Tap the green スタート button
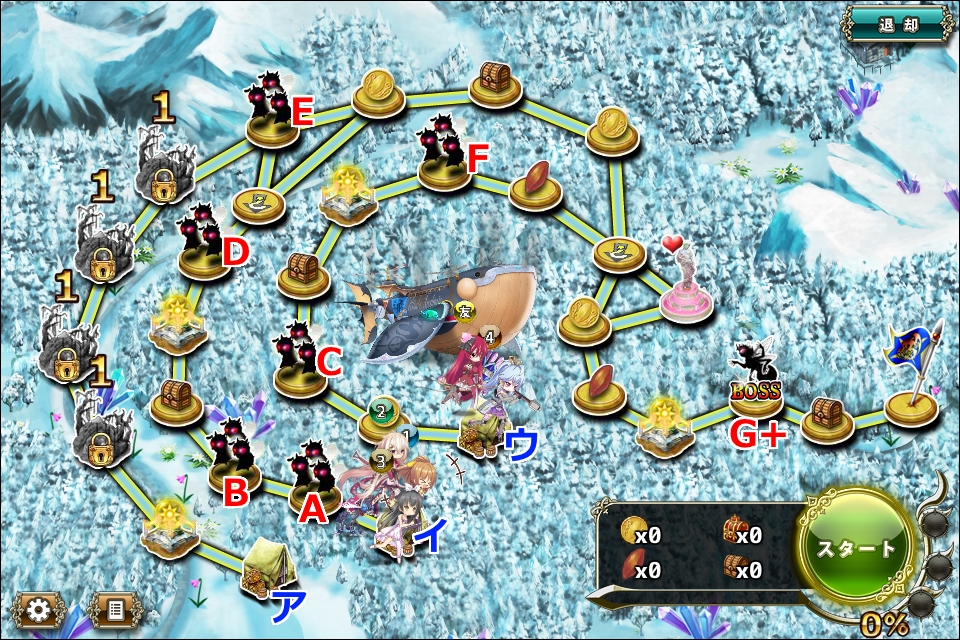The image size is (960, 640). click(x=856, y=548)
